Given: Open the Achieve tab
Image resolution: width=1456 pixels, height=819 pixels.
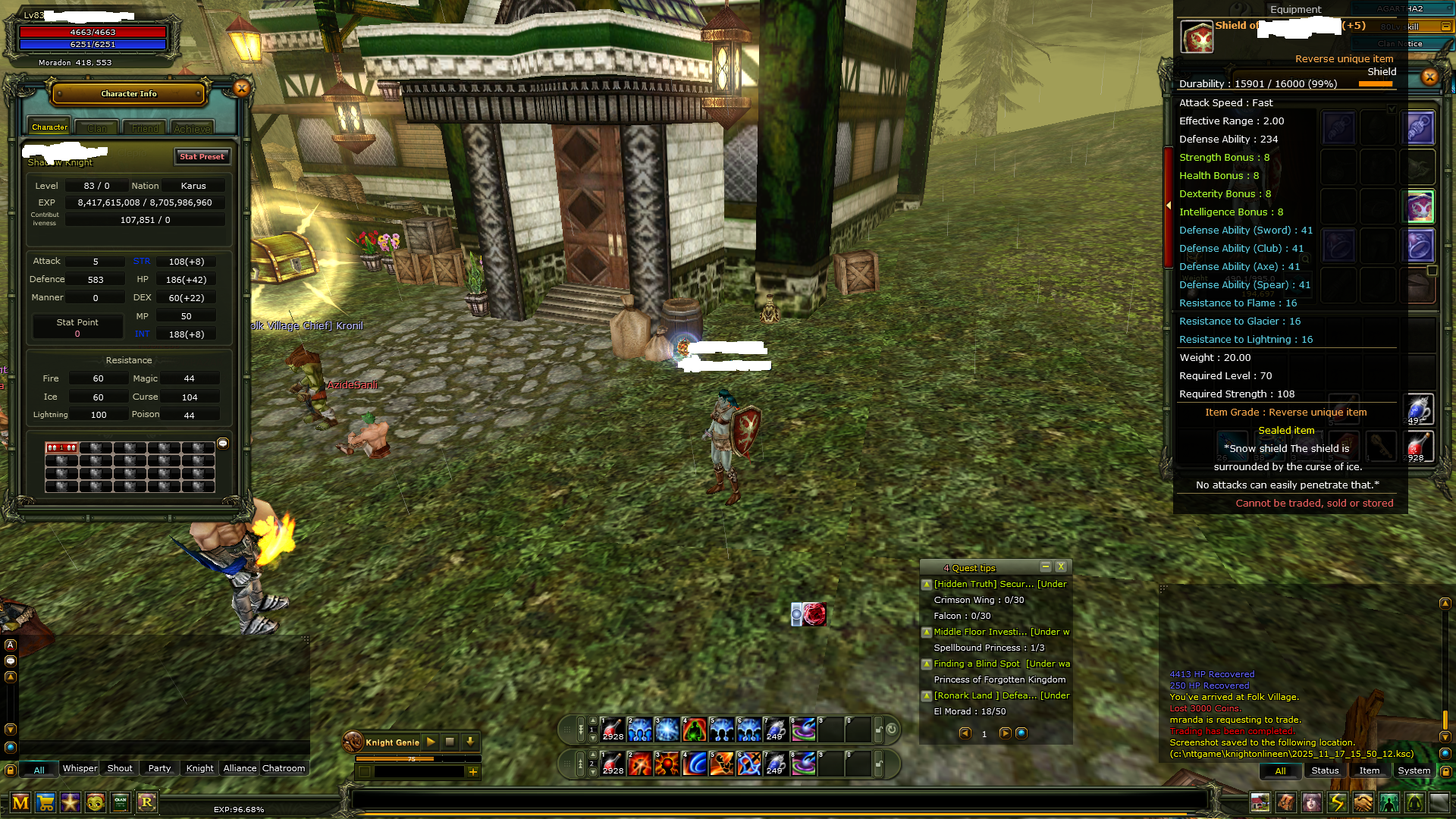Looking at the screenshot, I should point(192,128).
